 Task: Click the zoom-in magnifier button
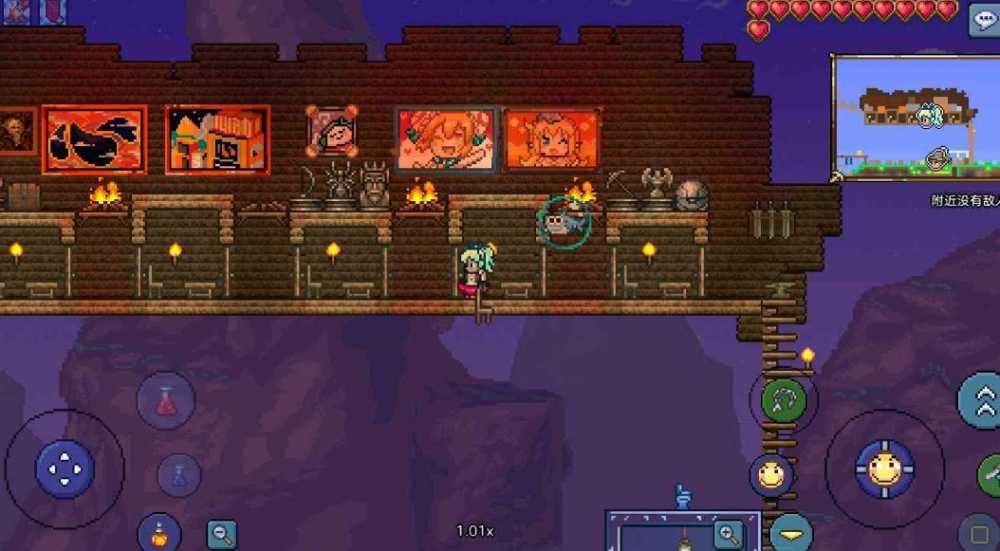[x=730, y=533]
